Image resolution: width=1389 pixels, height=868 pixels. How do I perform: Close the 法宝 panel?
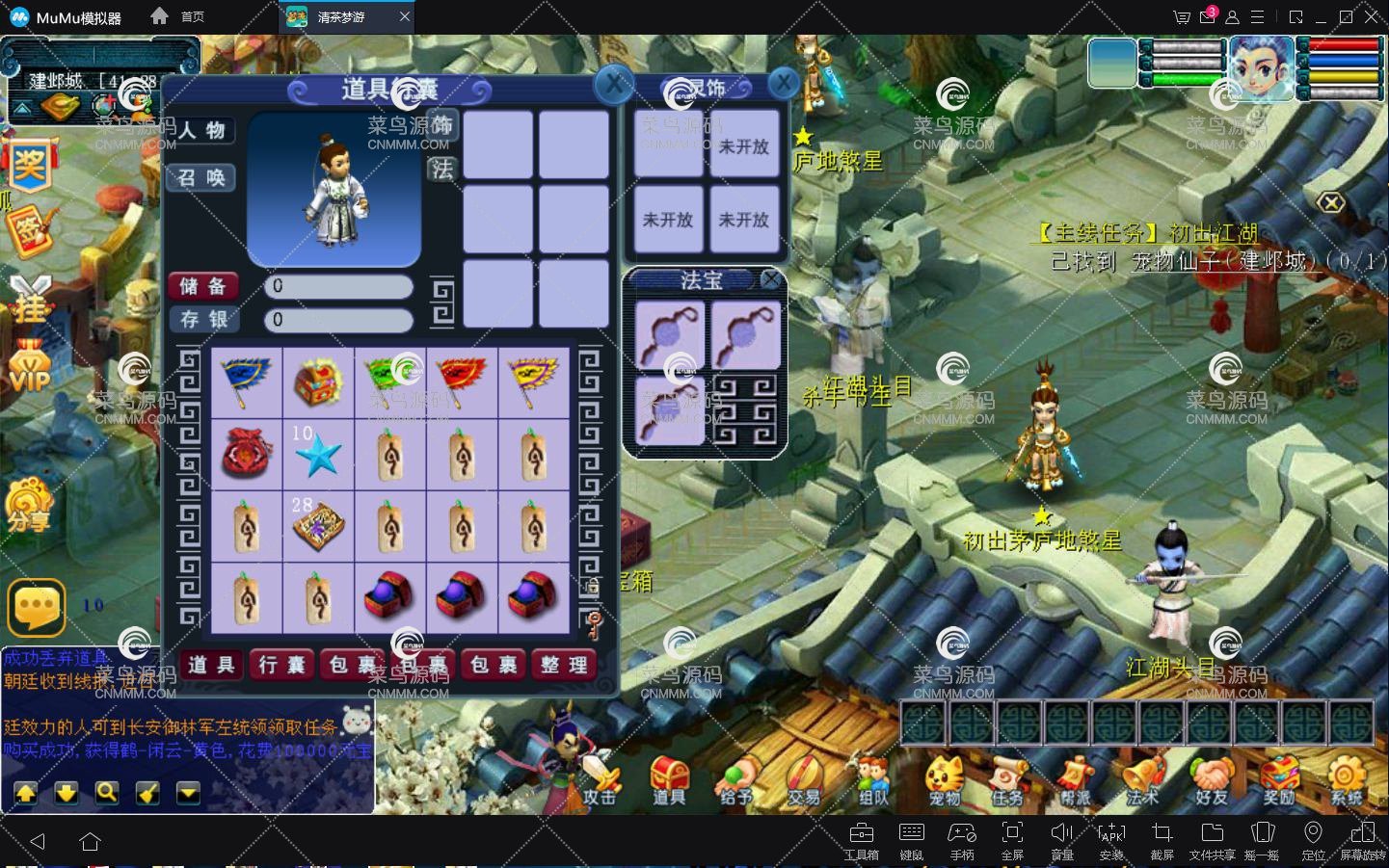770,279
